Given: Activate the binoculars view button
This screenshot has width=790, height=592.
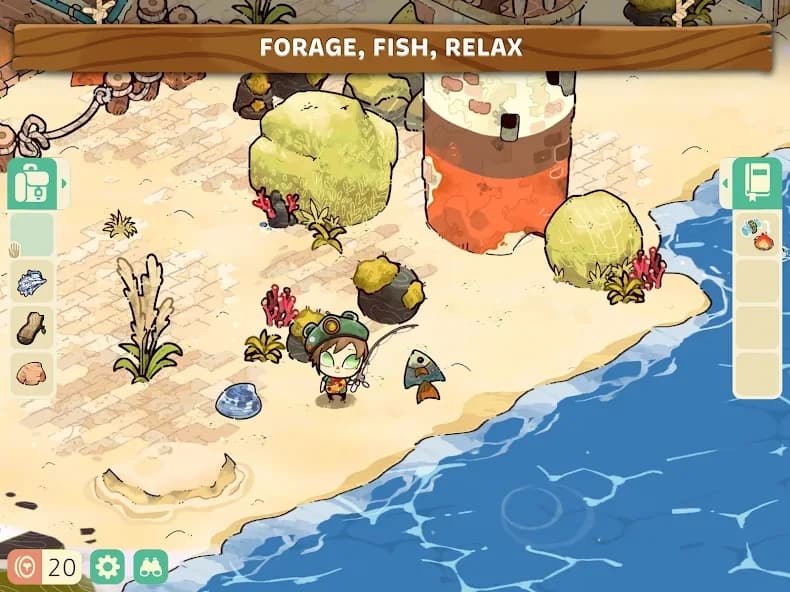Looking at the screenshot, I should coord(150,567).
